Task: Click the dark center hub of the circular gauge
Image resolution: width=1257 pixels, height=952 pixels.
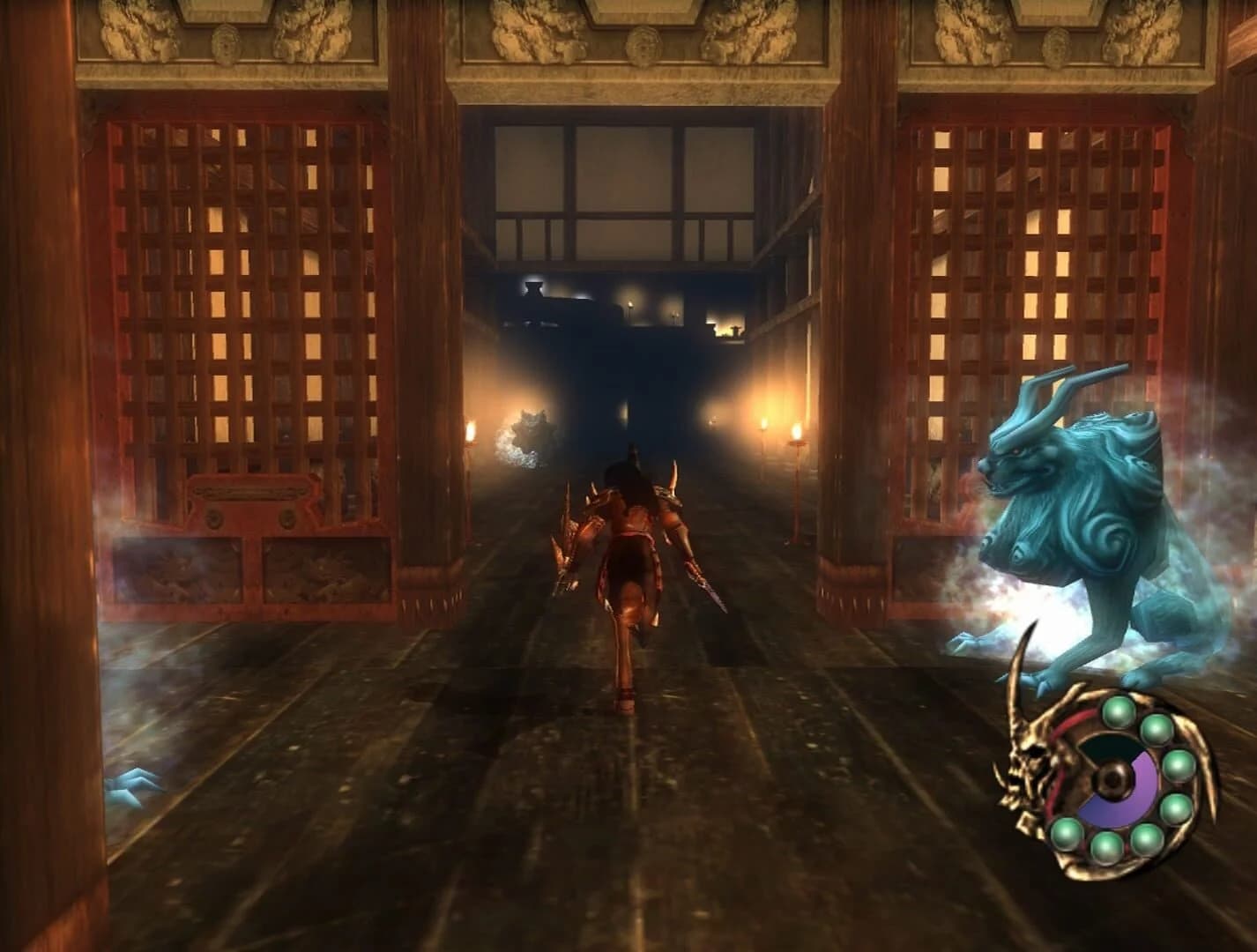Action: 1112,777
